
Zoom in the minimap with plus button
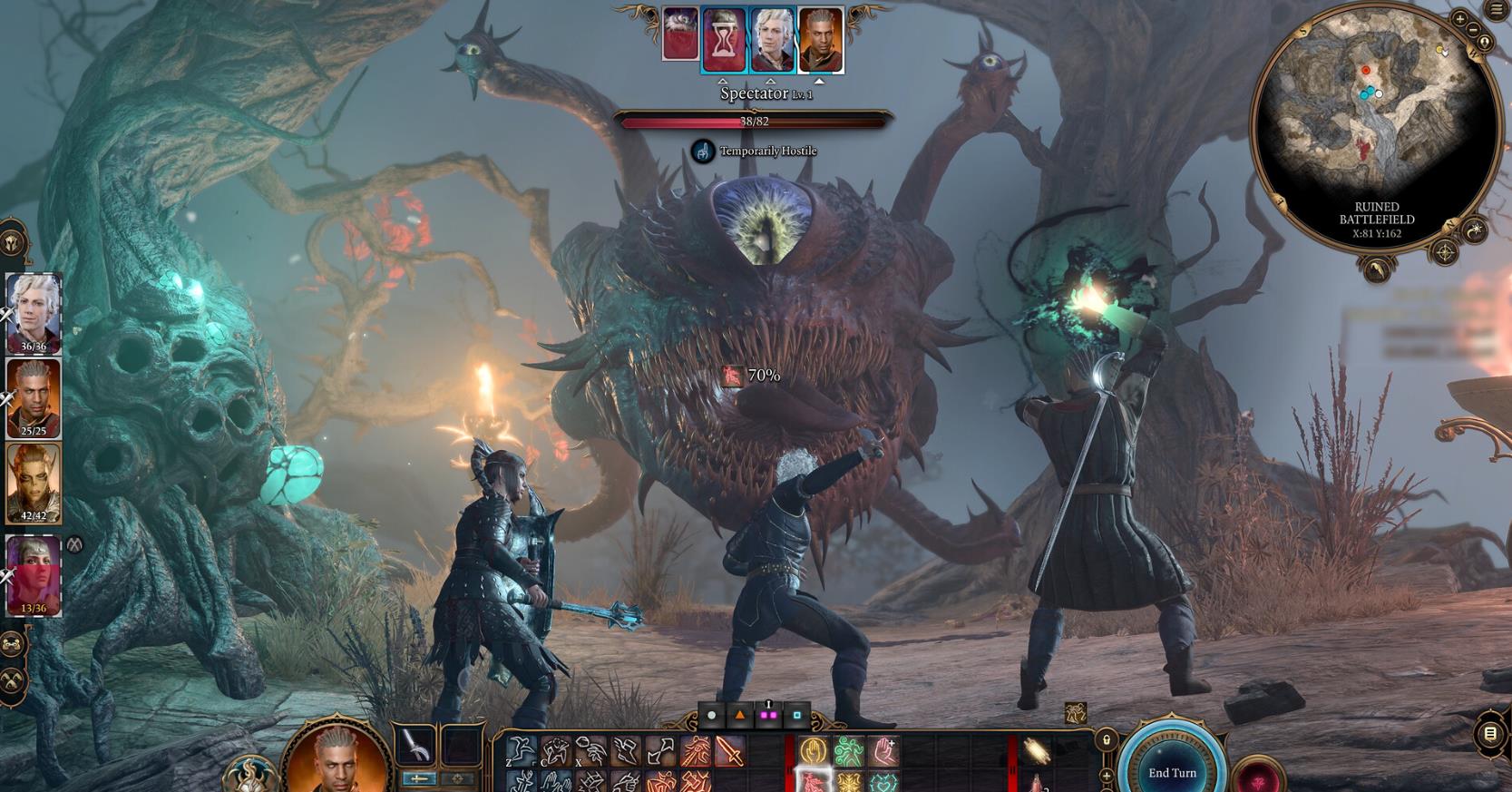coord(1459,19)
